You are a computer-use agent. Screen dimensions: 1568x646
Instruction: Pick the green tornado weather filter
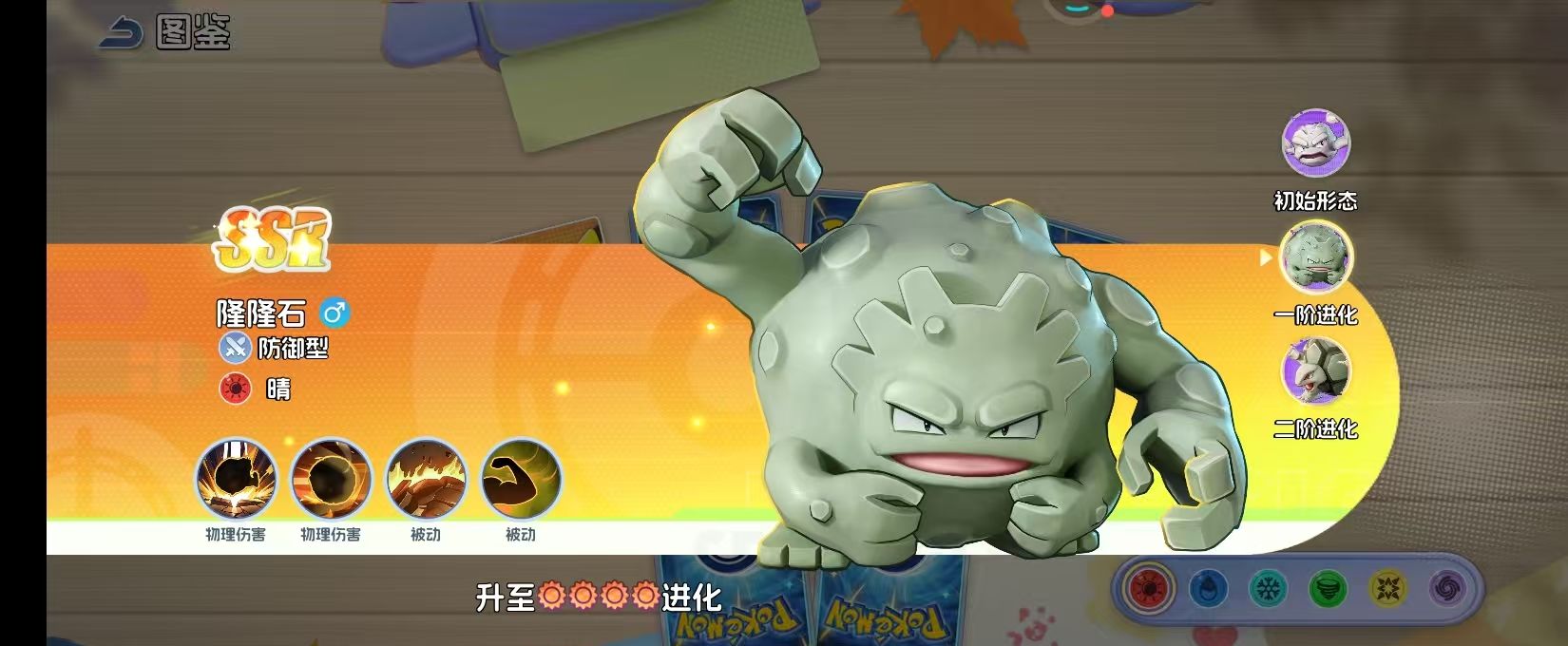point(1328,589)
